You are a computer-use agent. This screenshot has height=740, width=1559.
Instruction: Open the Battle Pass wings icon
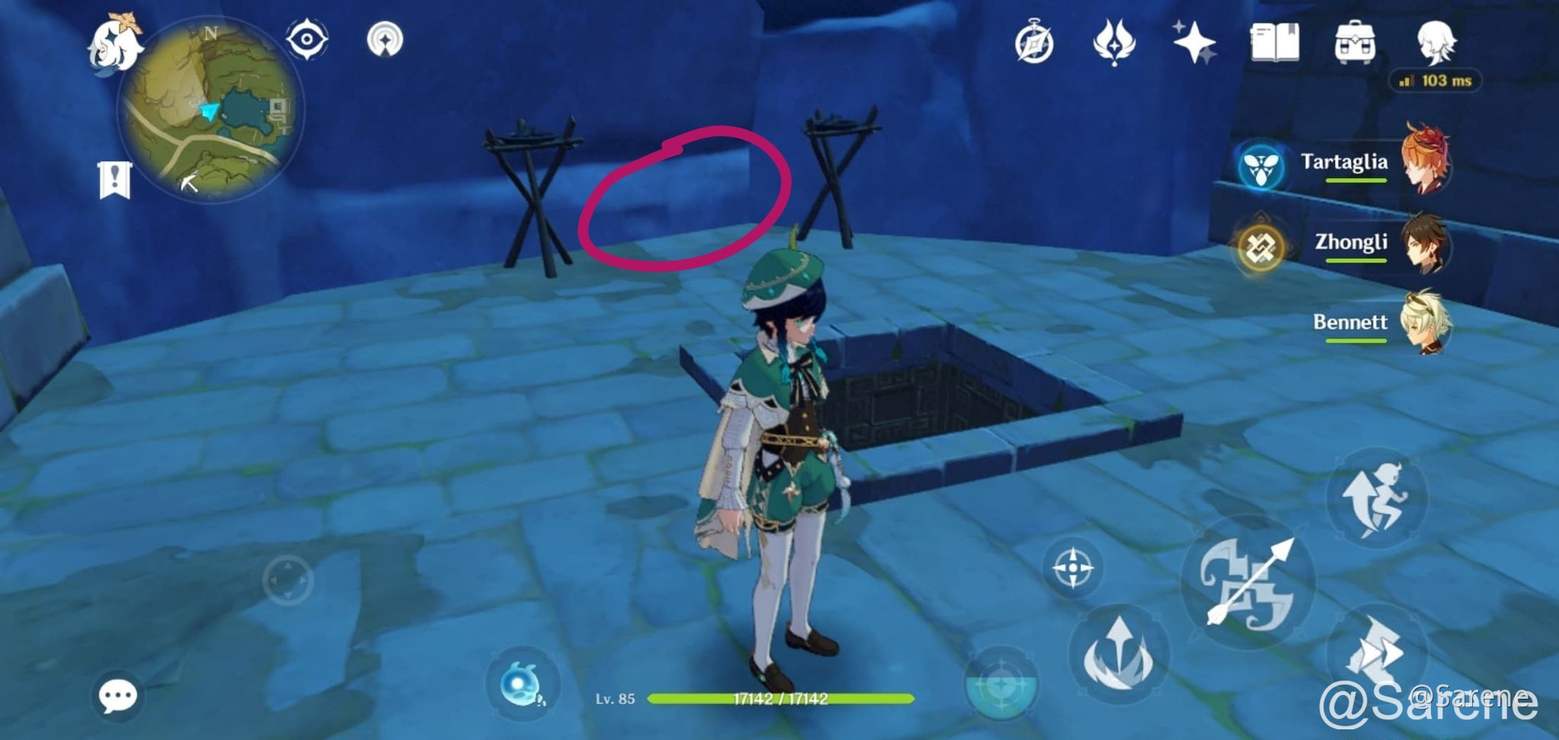[x=1113, y=42]
